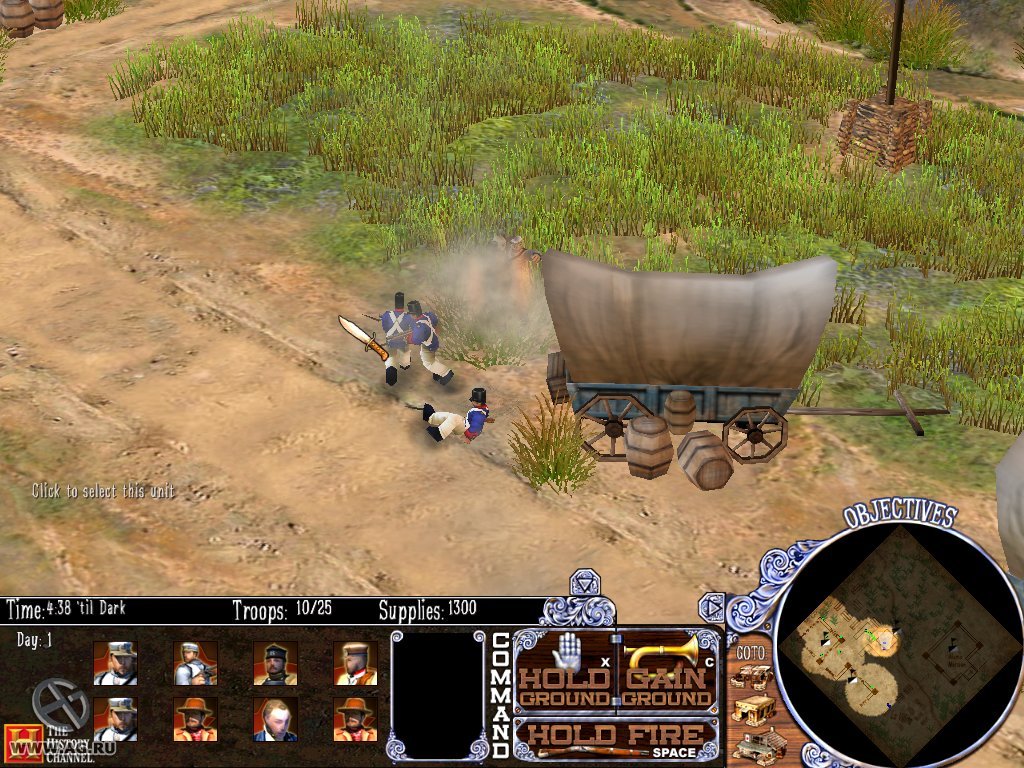Image resolution: width=1024 pixels, height=768 pixels.
Task: Open the Objectives panel
Action: (899, 515)
